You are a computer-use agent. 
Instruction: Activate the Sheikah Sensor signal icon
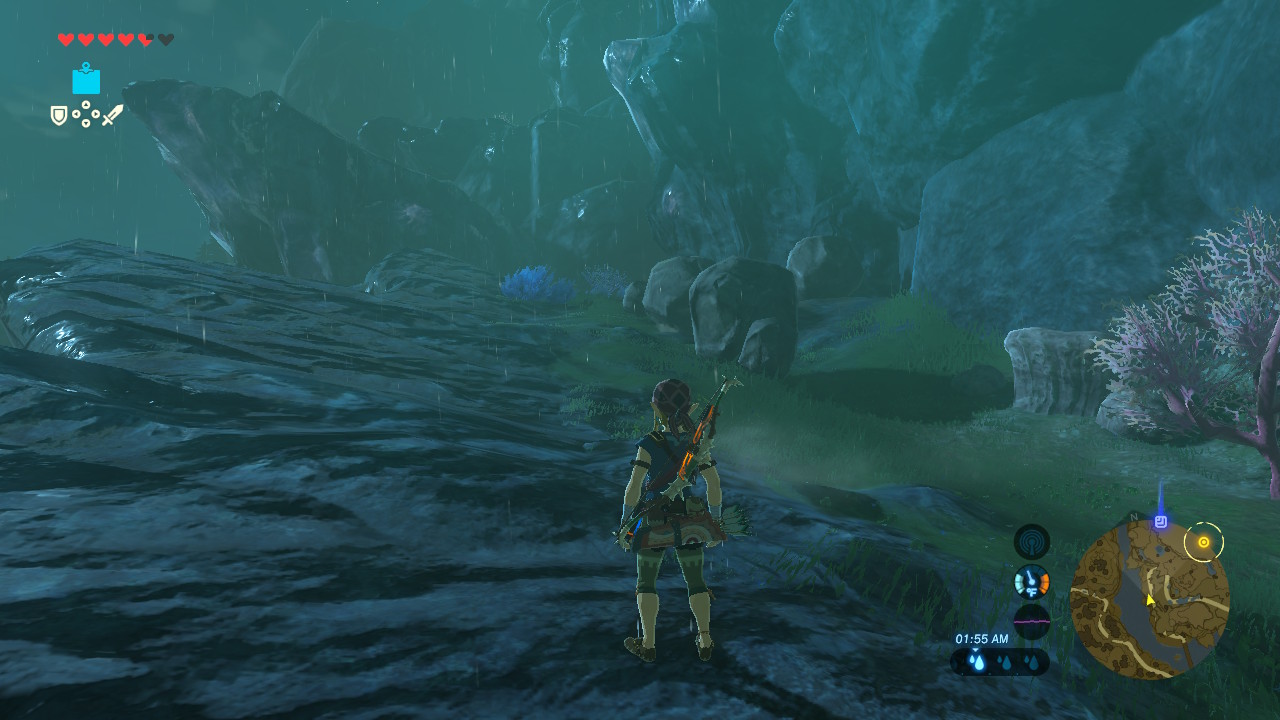coord(1031,542)
